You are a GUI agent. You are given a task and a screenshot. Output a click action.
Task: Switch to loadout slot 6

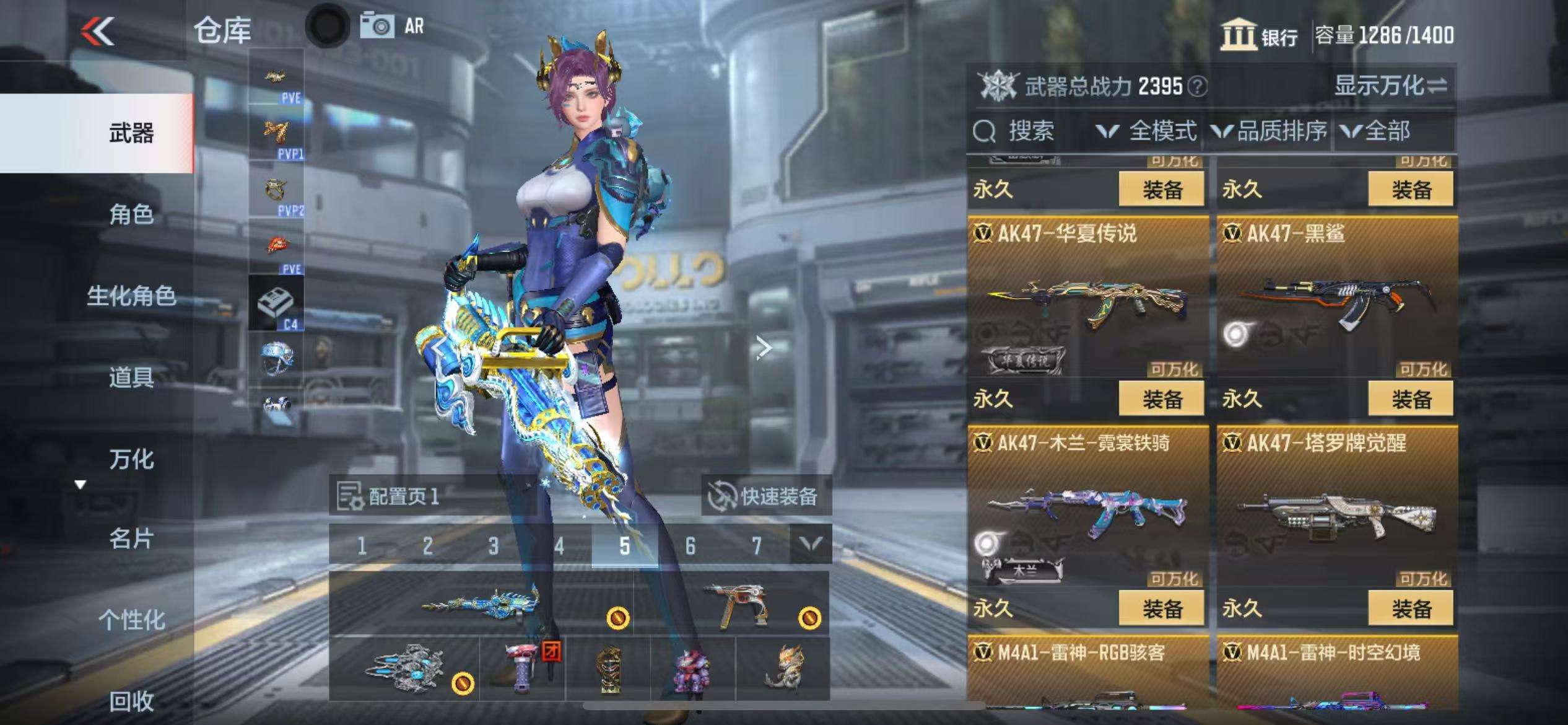point(690,546)
